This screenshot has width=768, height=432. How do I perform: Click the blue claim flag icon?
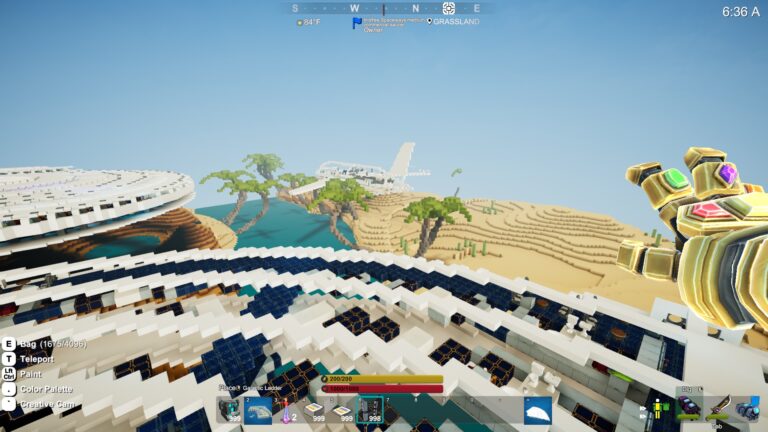pos(357,22)
